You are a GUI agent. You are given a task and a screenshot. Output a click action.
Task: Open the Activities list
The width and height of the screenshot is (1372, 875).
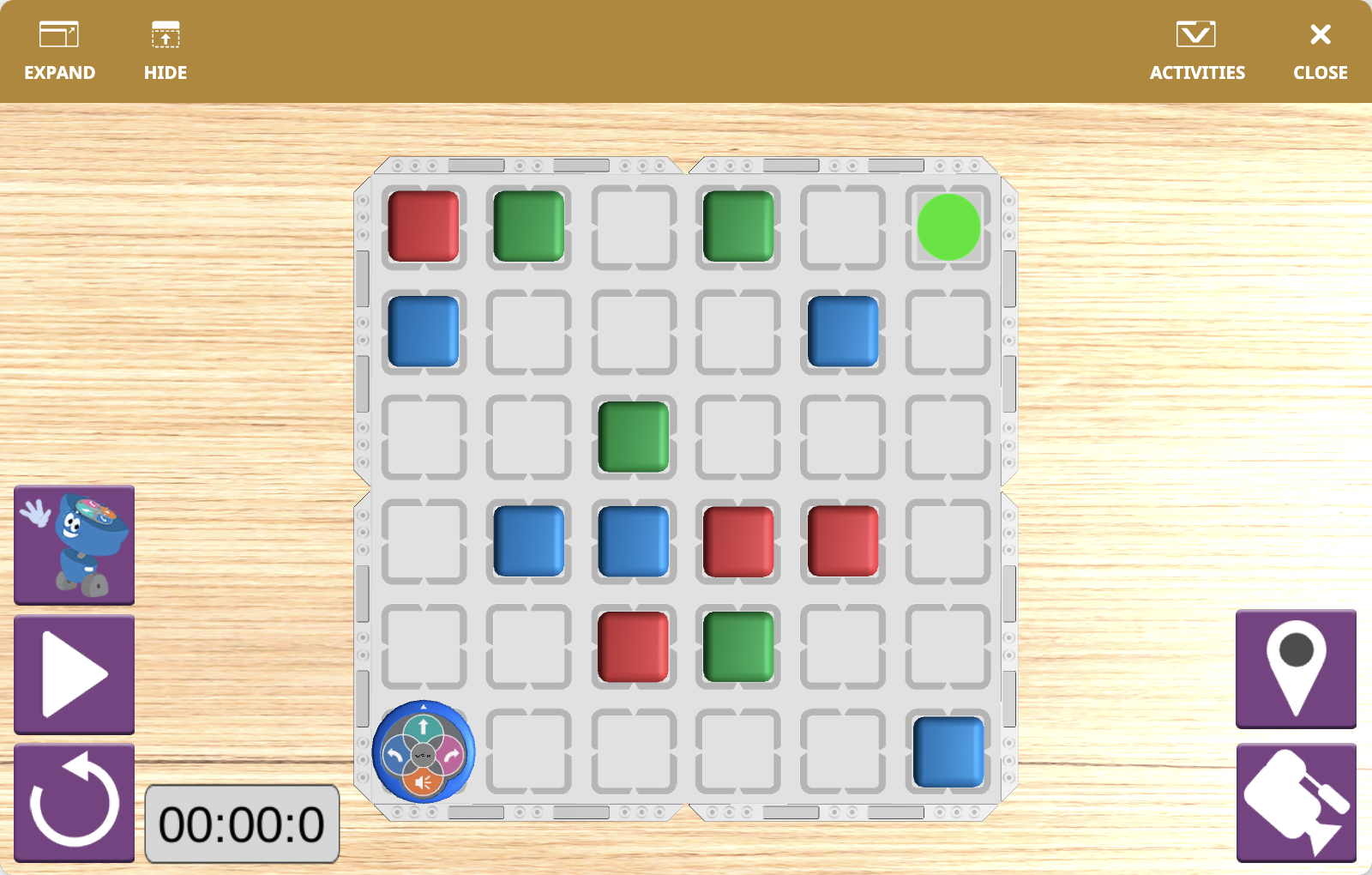[x=1196, y=51]
